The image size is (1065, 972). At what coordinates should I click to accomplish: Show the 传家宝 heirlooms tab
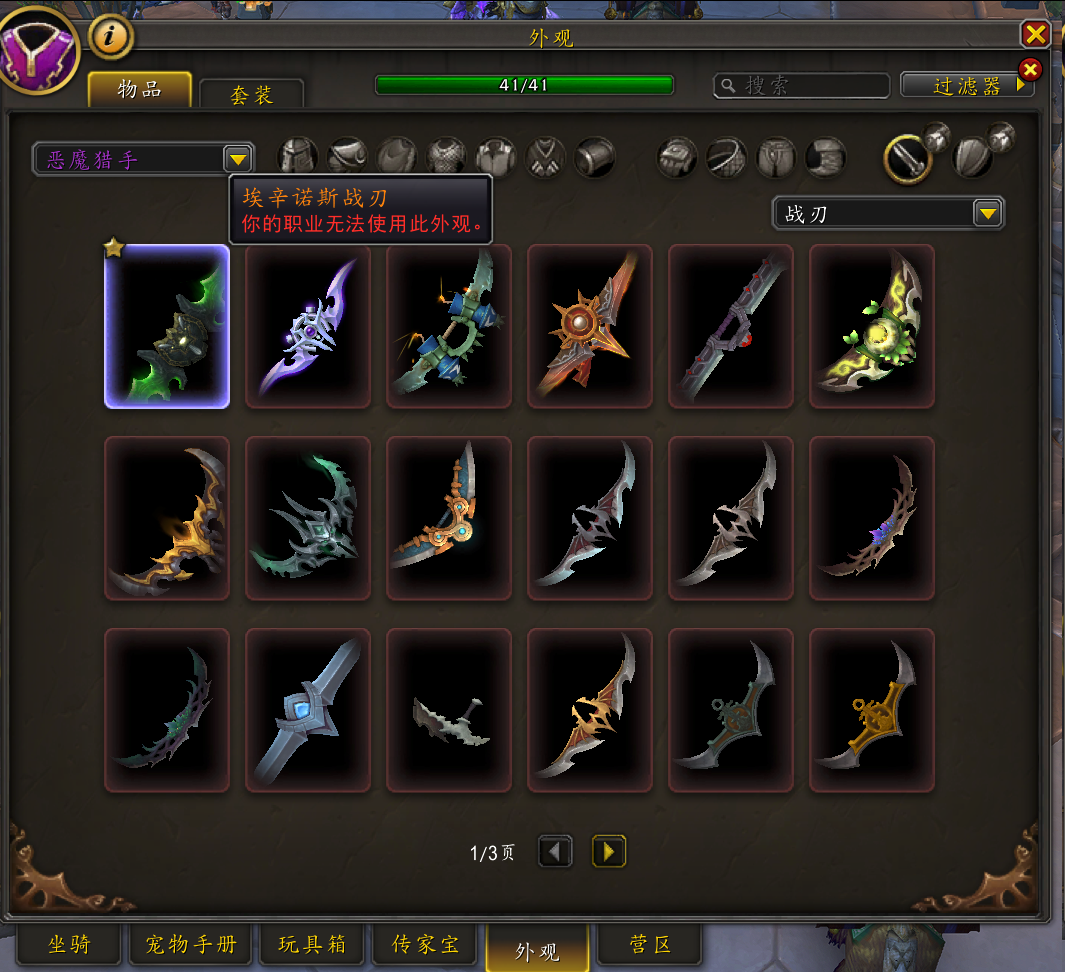click(x=425, y=944)
